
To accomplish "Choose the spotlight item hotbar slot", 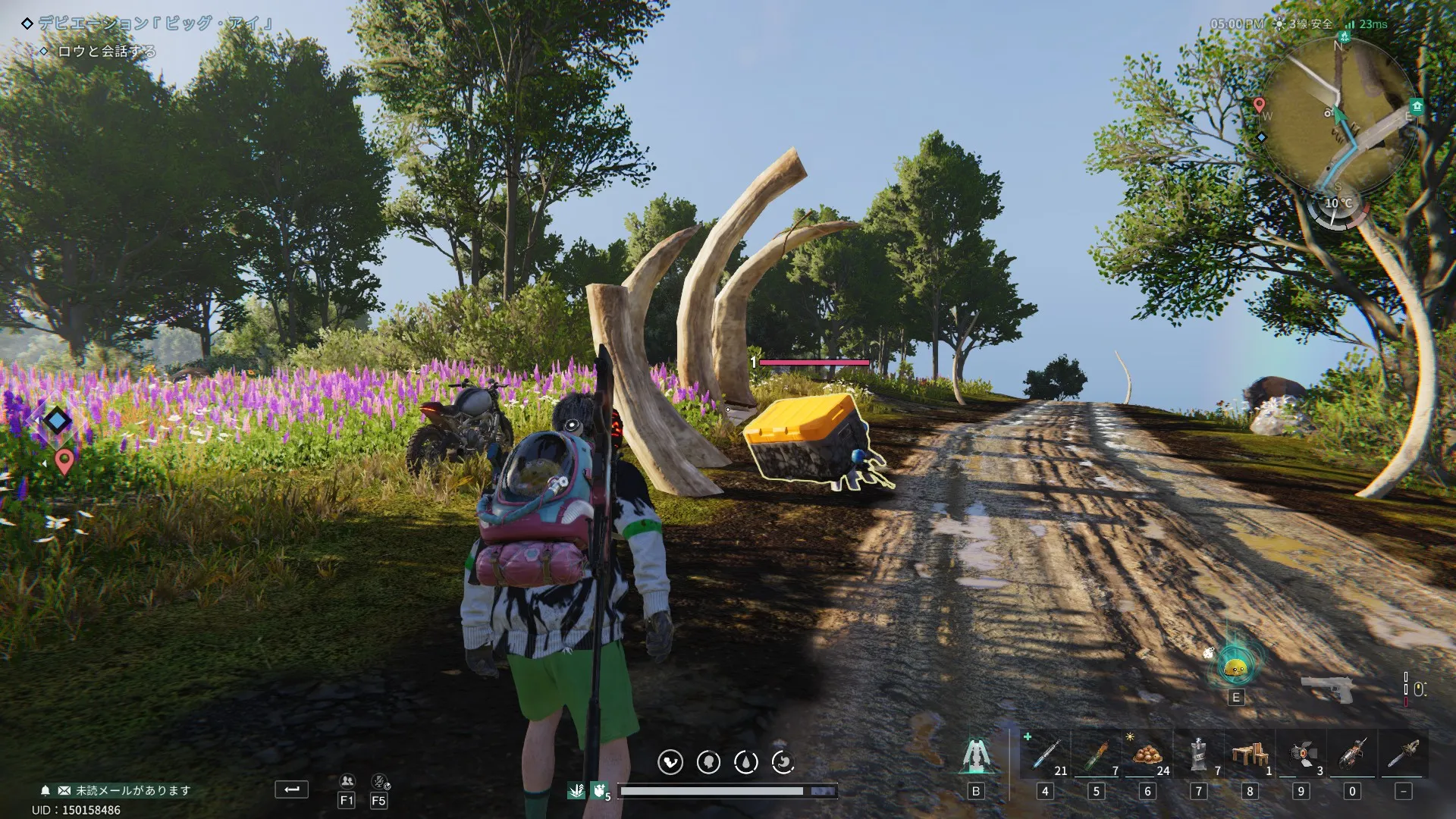I will coord(1301,755).
